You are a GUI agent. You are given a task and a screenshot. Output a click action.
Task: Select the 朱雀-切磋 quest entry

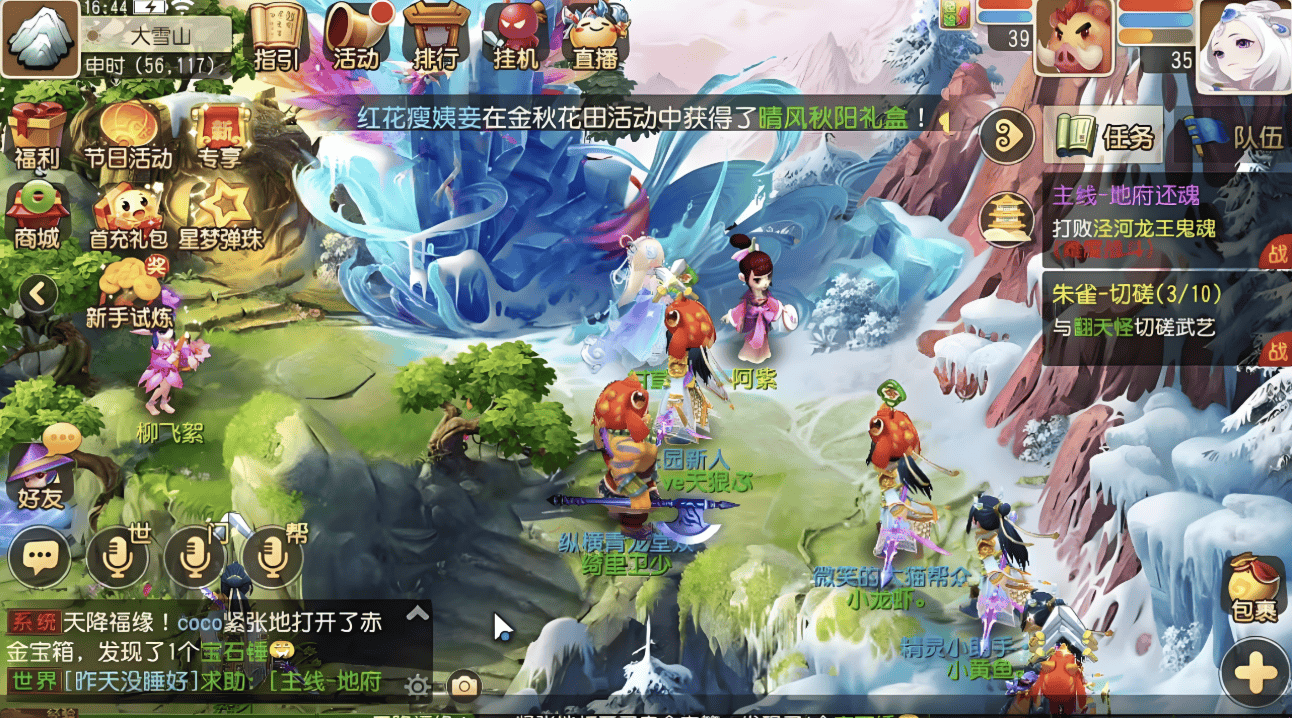tap(1150, 310)
